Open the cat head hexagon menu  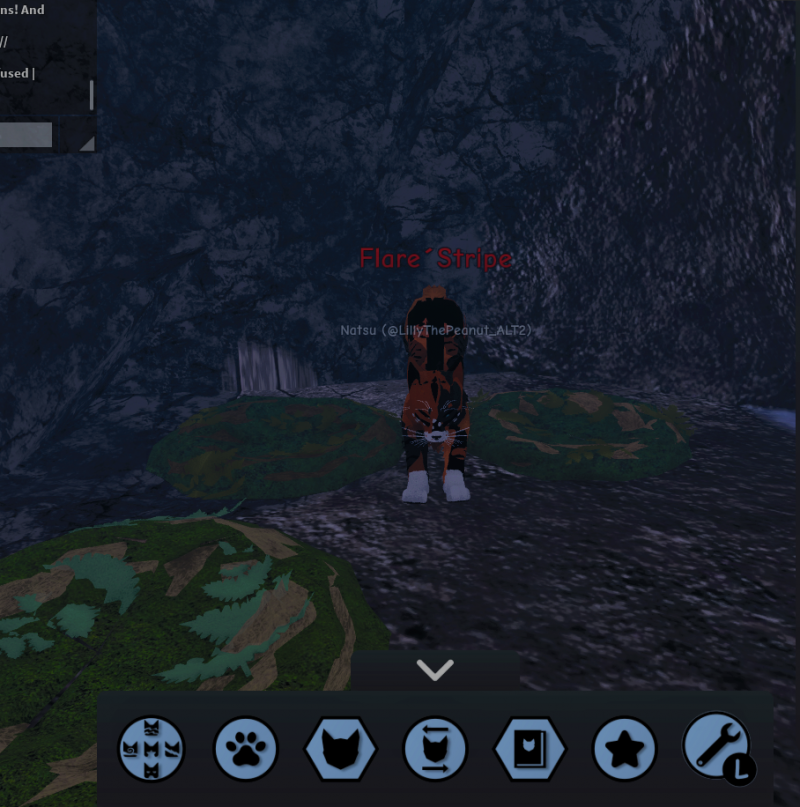point(340,749)
